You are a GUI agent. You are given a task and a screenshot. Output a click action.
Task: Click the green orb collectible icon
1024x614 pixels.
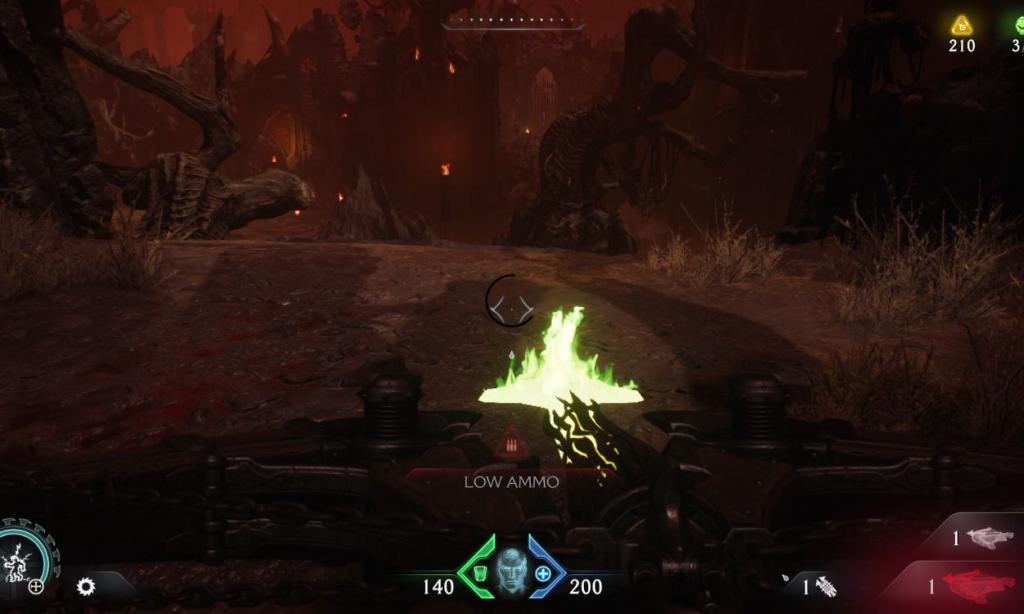click(x=1019, y=25)
